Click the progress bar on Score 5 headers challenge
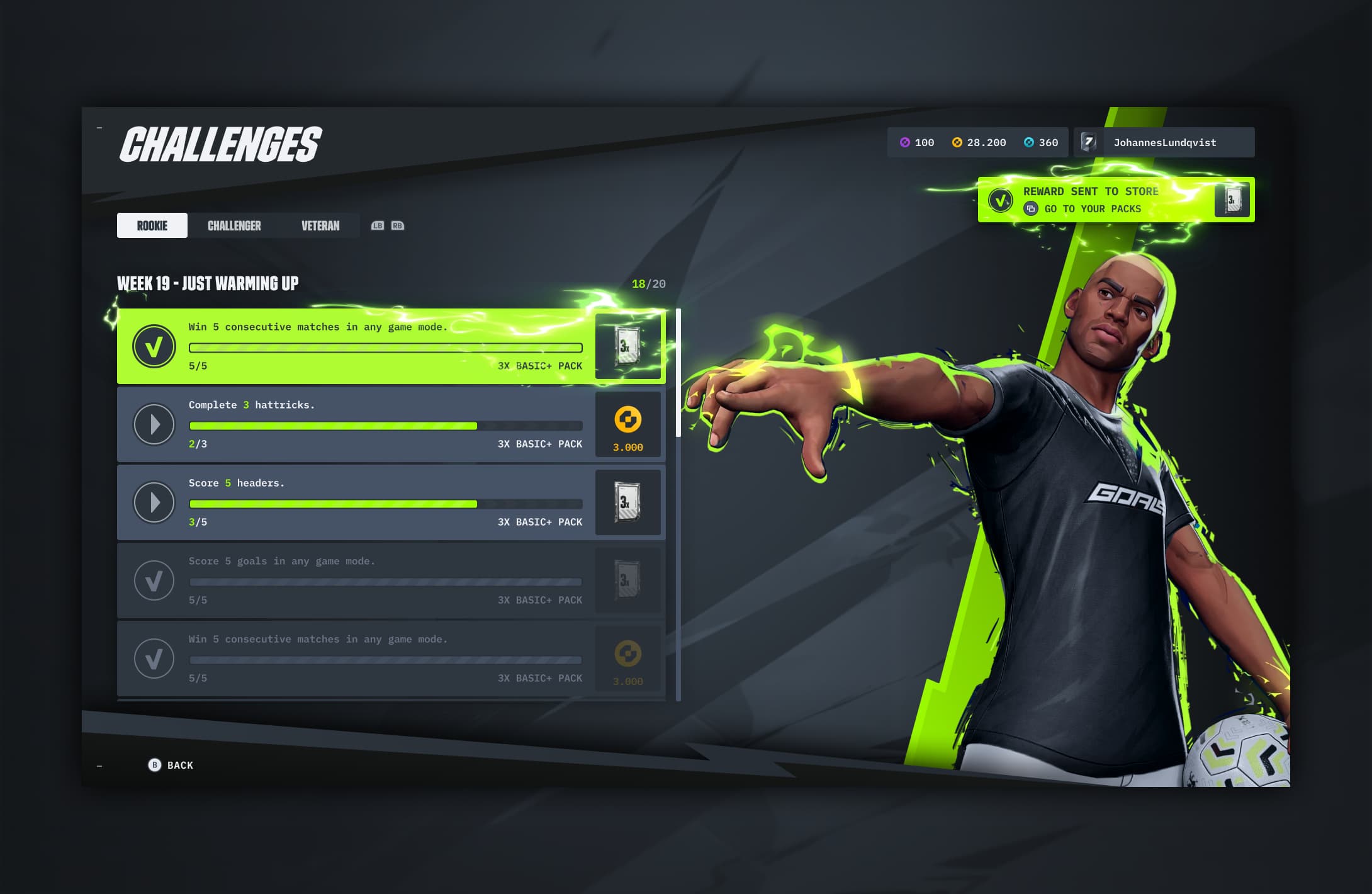Image resolution: width=1372 pixels, height=894 pixels. [385, 504]
